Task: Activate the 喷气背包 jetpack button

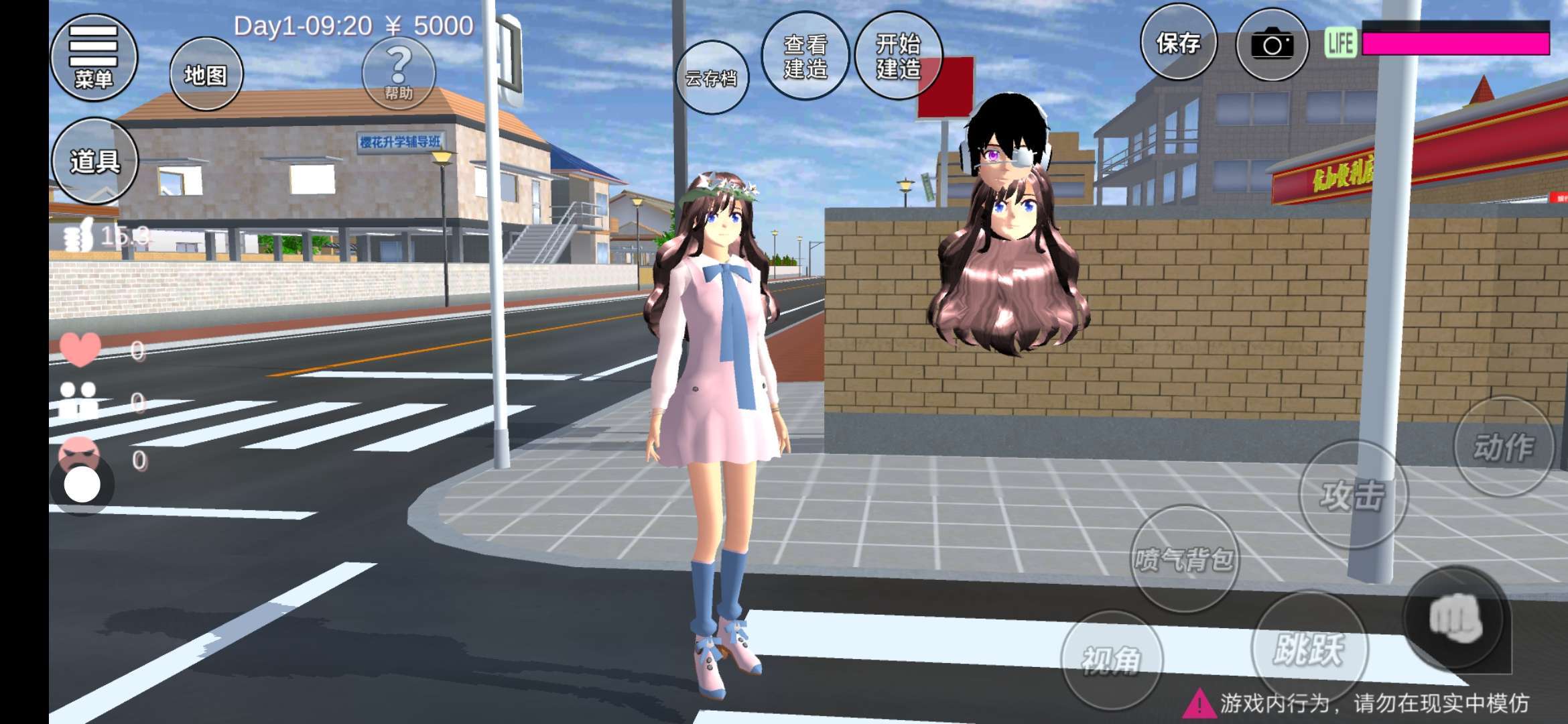Action: point(1184,558)
